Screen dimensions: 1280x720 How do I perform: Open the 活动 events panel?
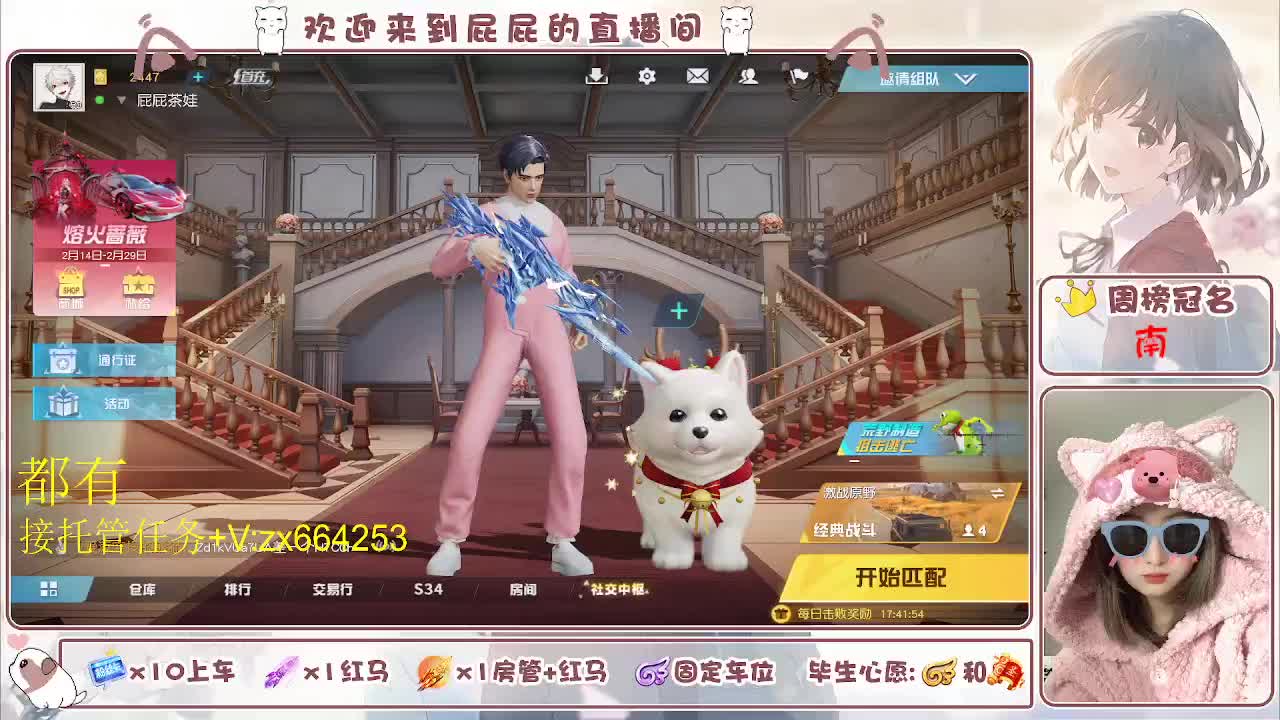click(x=103, y=404)
